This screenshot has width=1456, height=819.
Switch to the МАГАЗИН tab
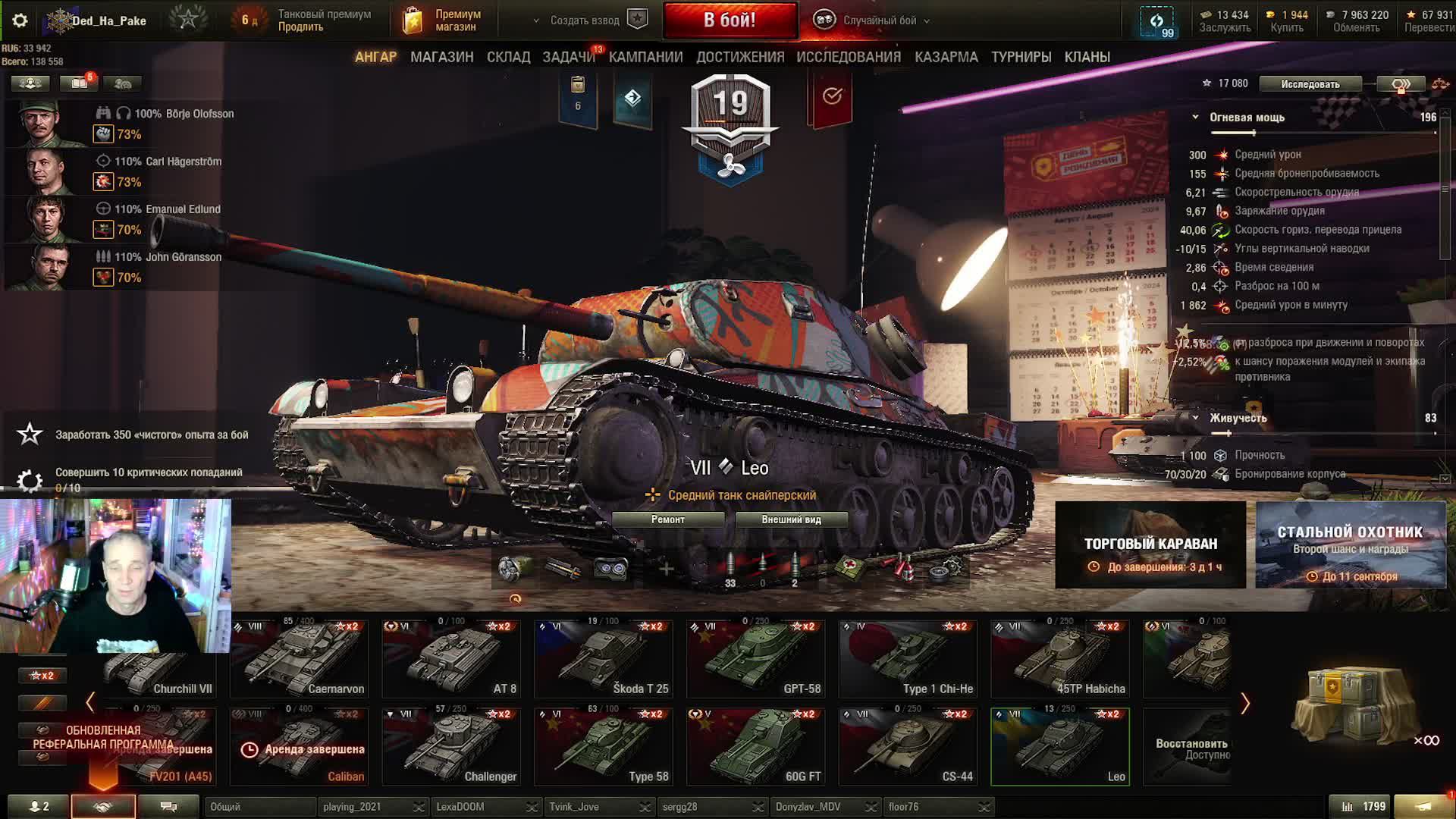441,57
